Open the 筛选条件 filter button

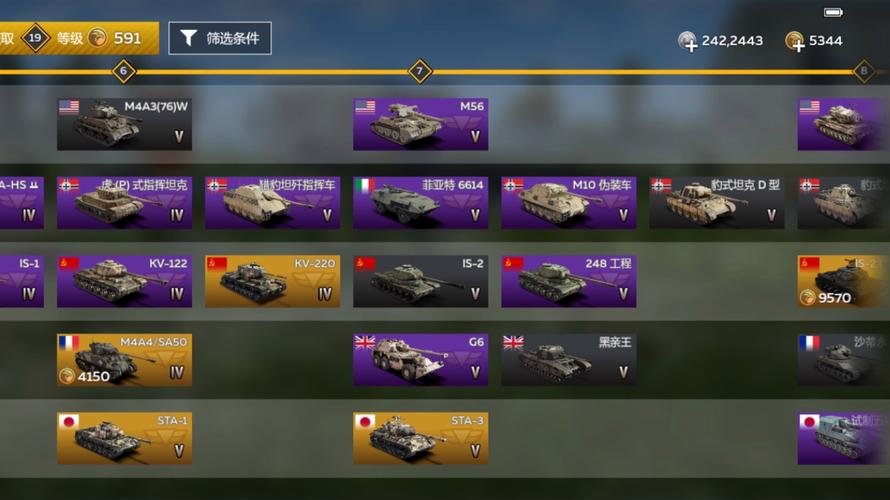point(219,39)
